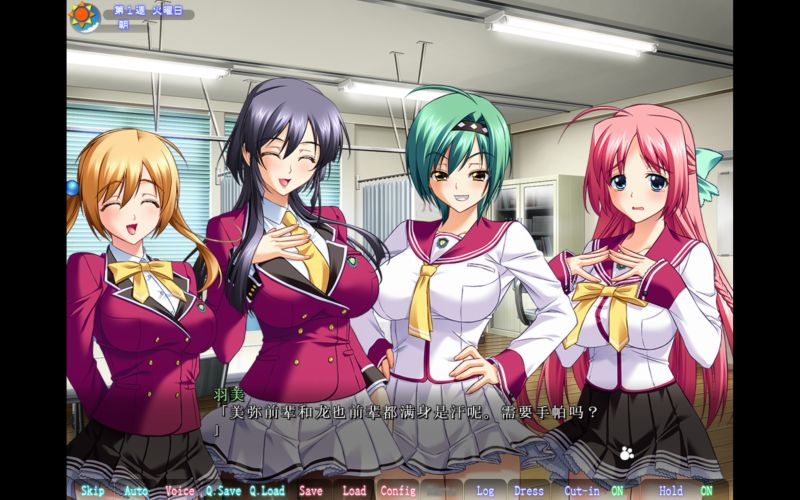
Task: Enable Auto text advance
Action: point(136,491)
